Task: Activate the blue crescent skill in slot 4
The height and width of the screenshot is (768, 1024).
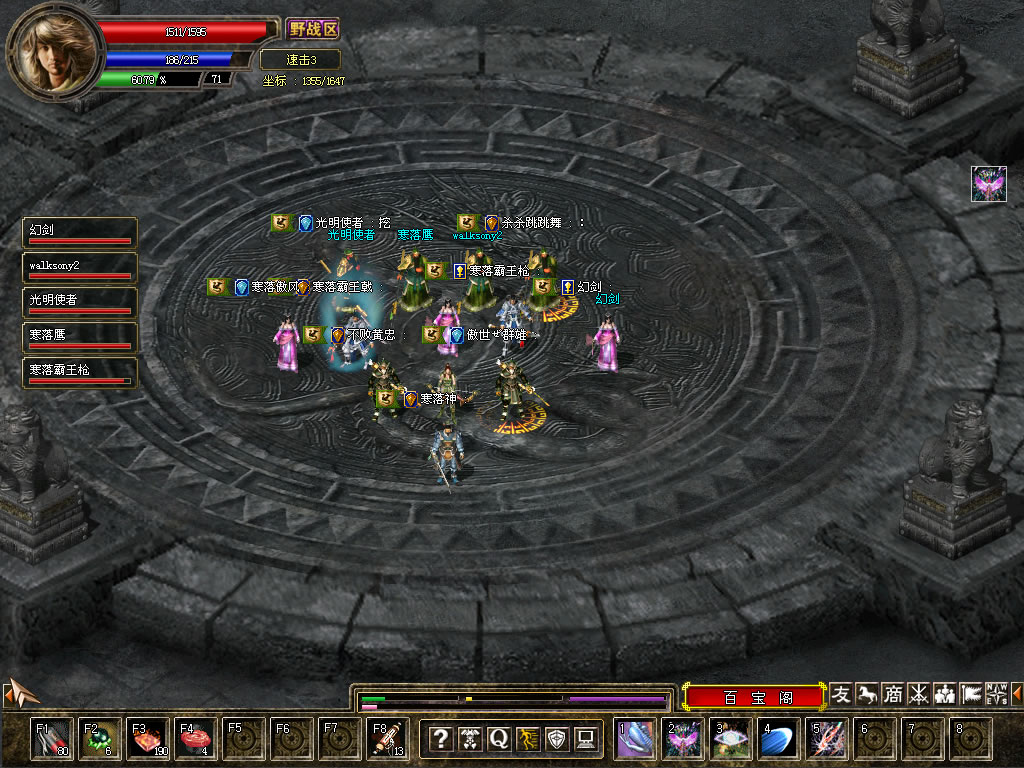Action: tap(780, 739)
